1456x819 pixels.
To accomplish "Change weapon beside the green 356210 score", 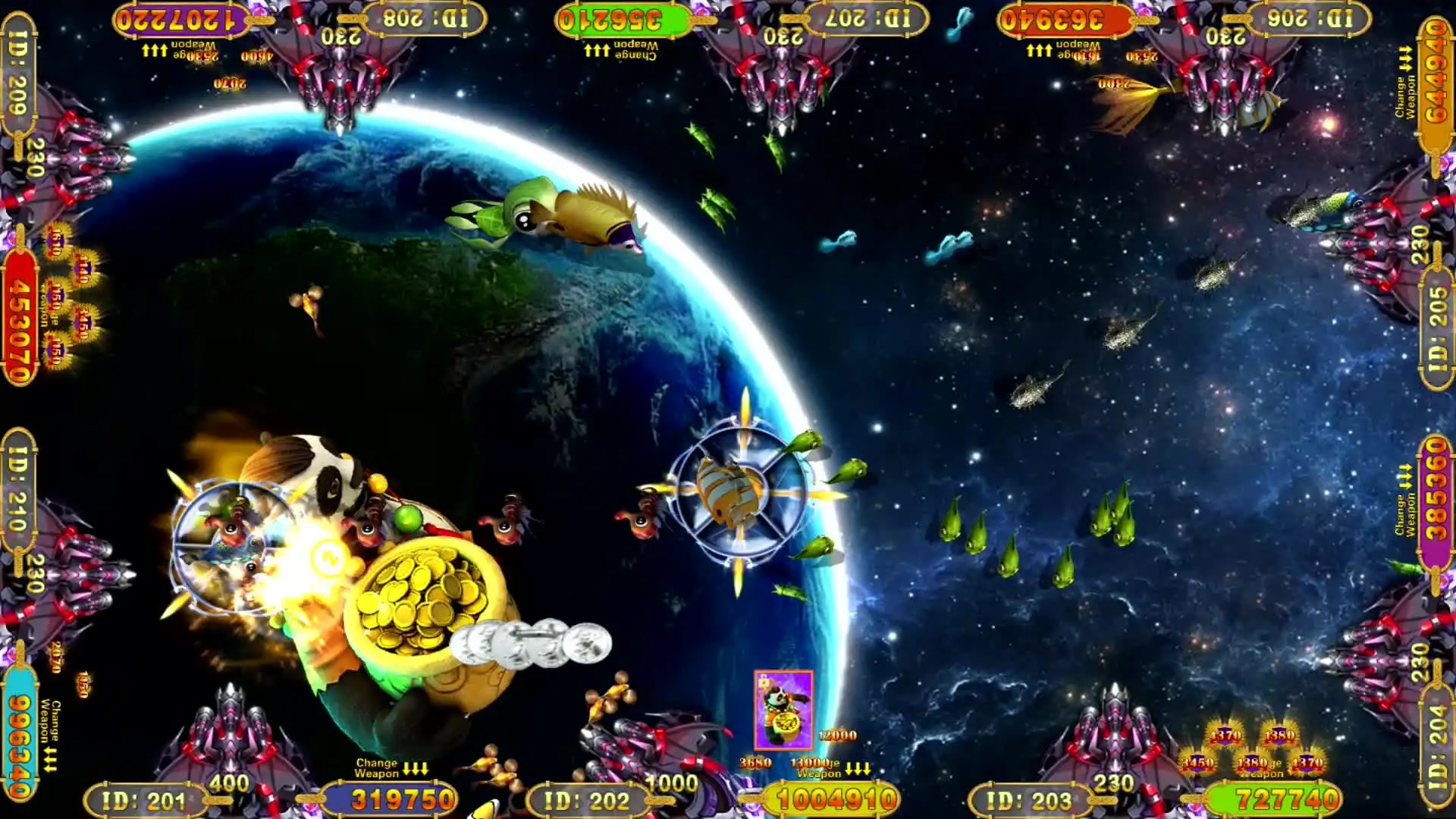I will point(621,50).
